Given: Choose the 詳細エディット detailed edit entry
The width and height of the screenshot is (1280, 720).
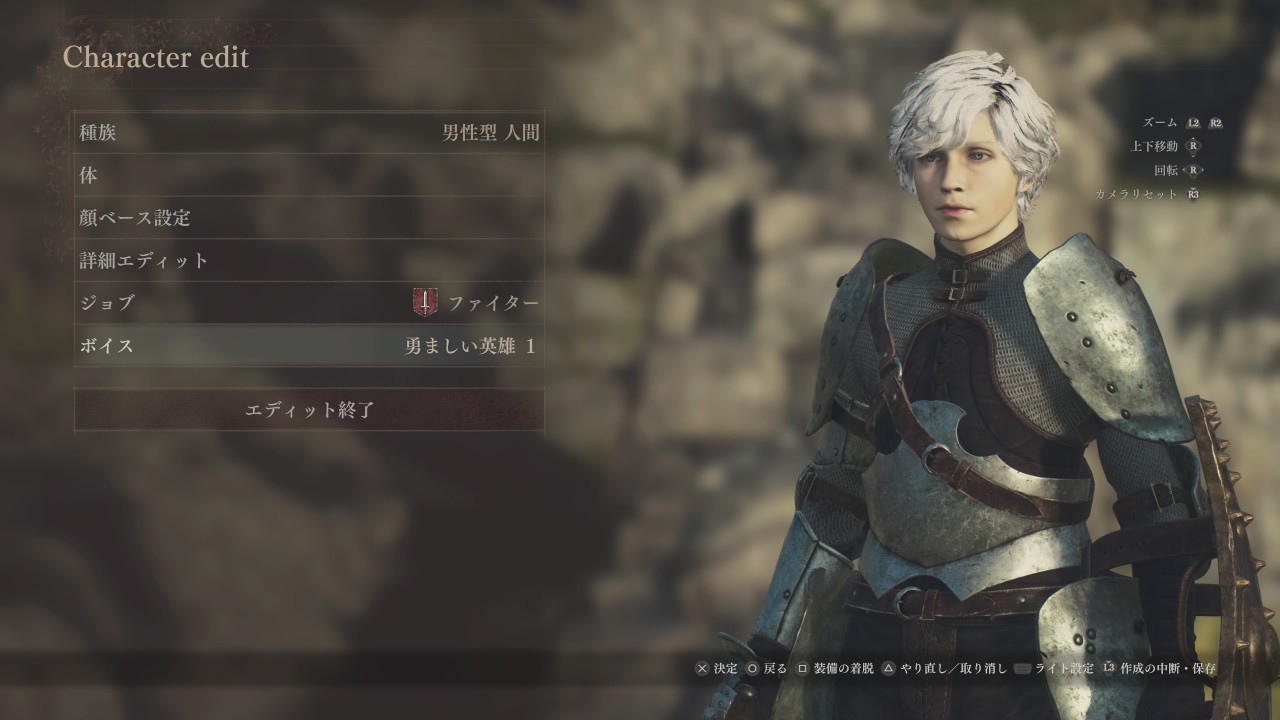Looking at the screenshot, I should click(309, 260).
